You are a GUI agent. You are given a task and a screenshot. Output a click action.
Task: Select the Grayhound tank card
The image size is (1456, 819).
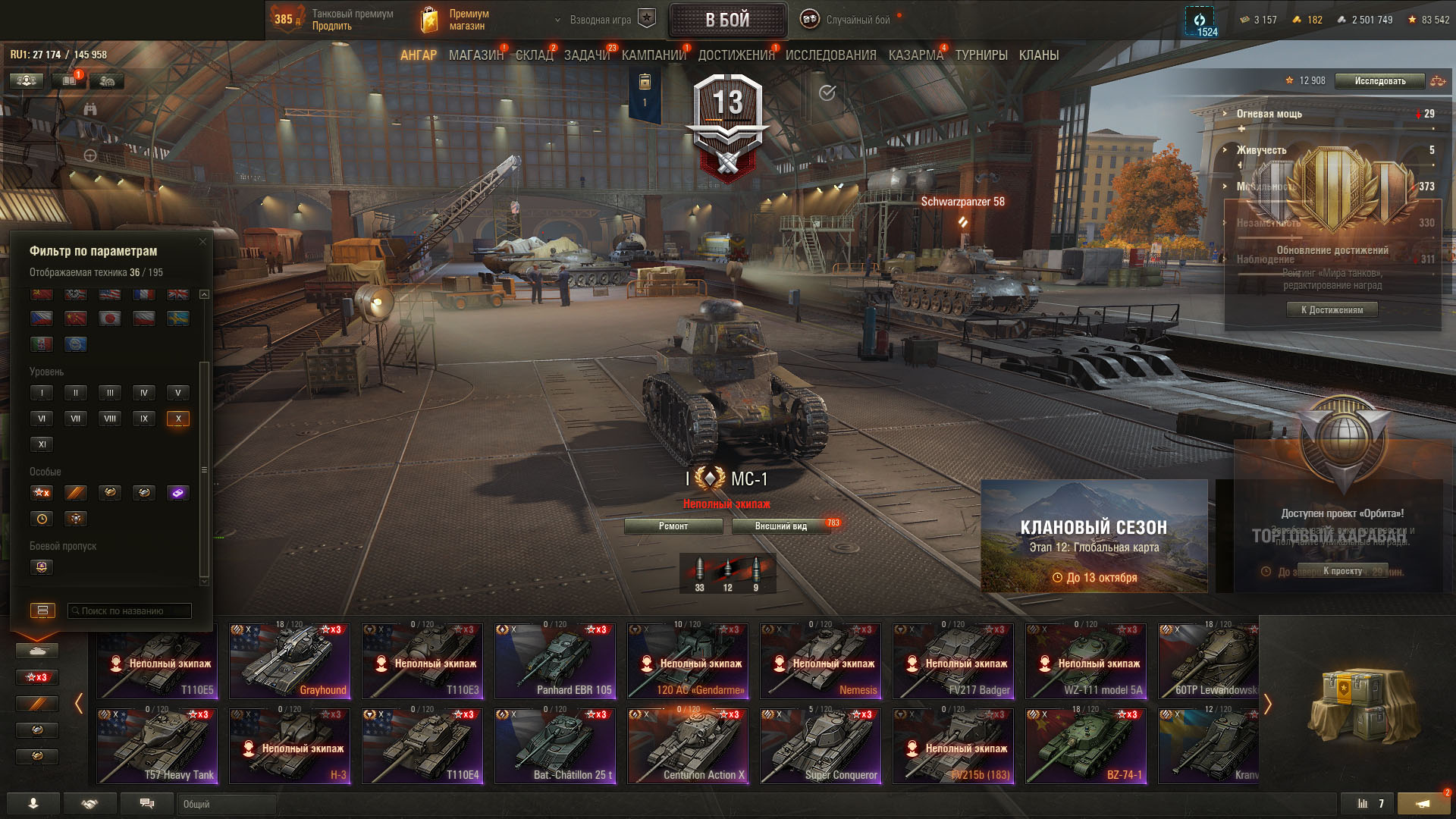tap(290, 661)
